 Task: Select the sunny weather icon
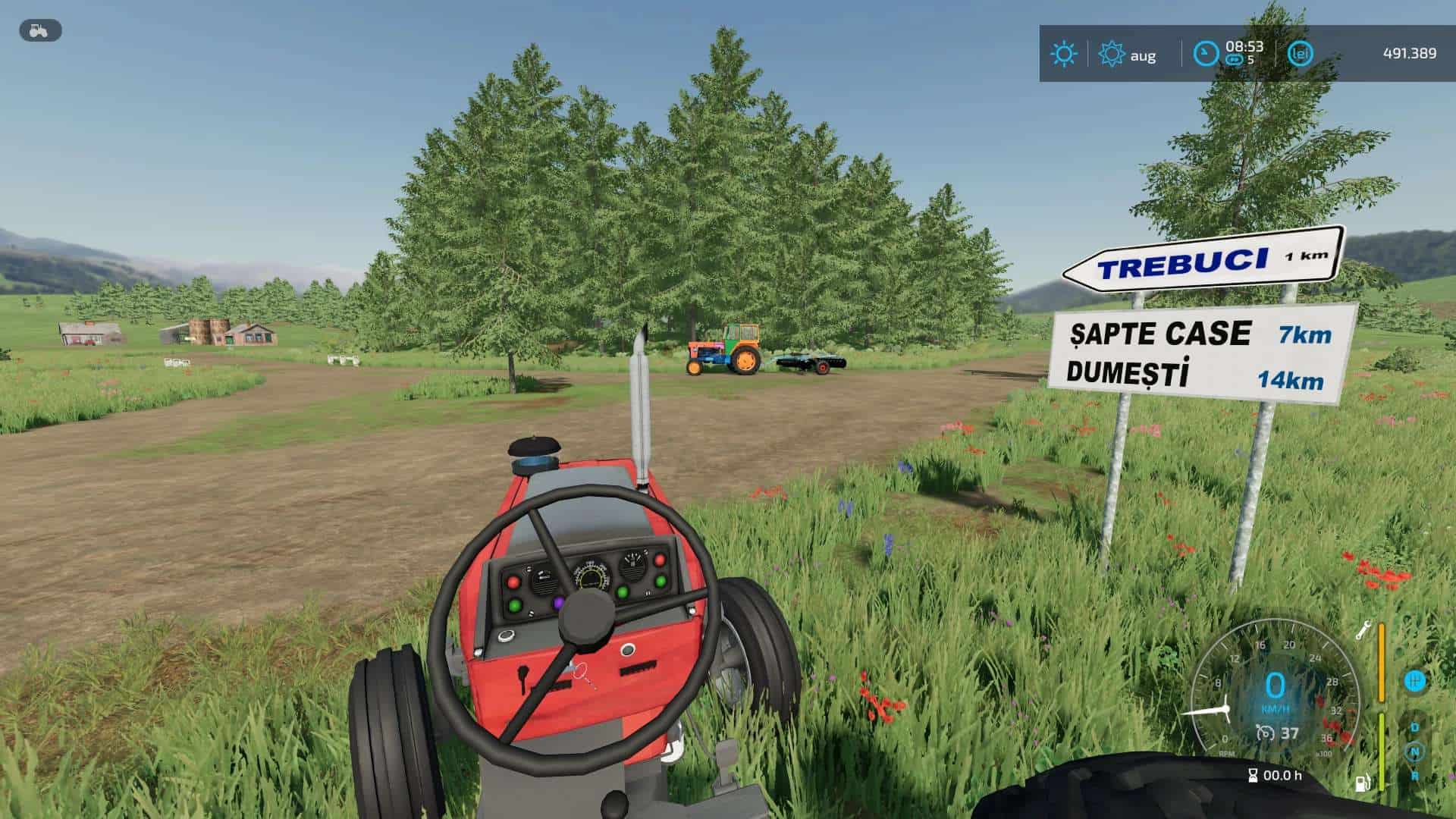coord(1063,54)
